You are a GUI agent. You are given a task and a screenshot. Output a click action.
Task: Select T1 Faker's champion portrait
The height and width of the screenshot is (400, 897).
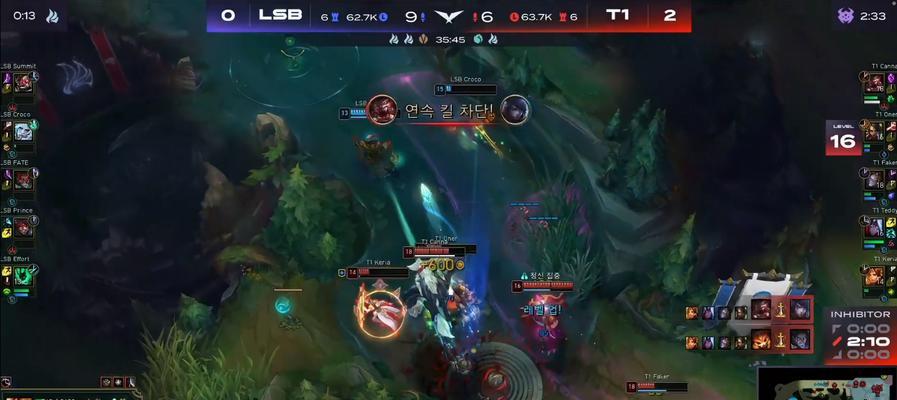(x=874, y=180)
